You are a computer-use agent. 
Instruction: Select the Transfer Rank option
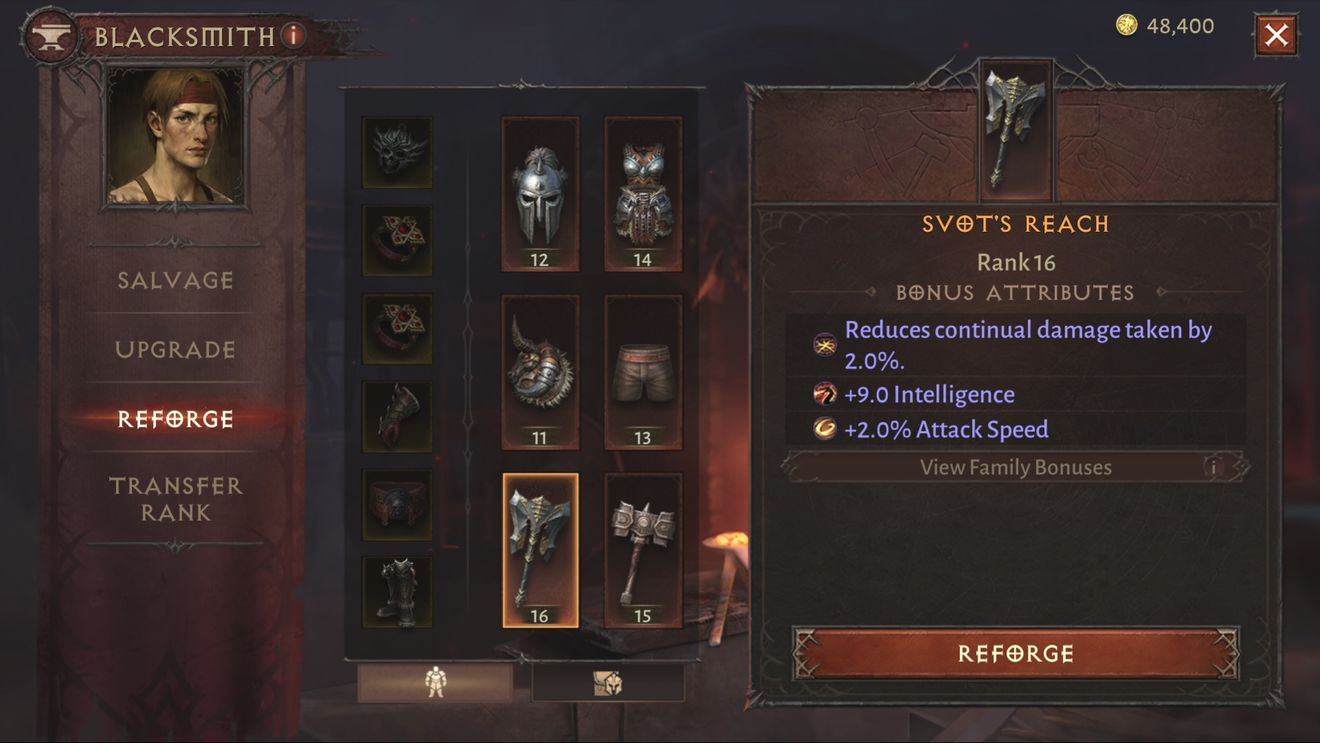coord(176,499)
